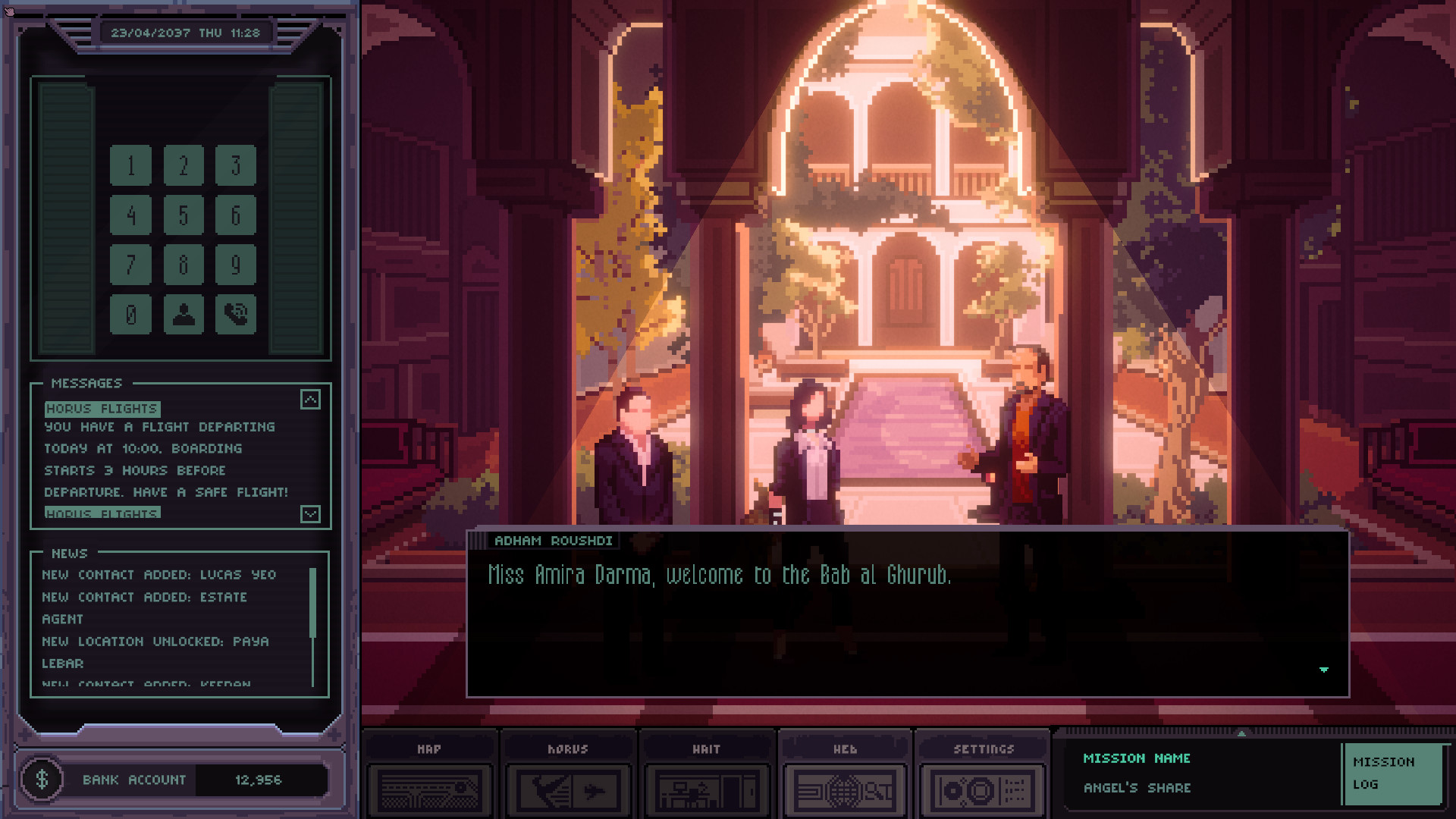The image size is (1456, 819).
Task: Advance dialogue with the green arrow
Action: point(1323,670)
